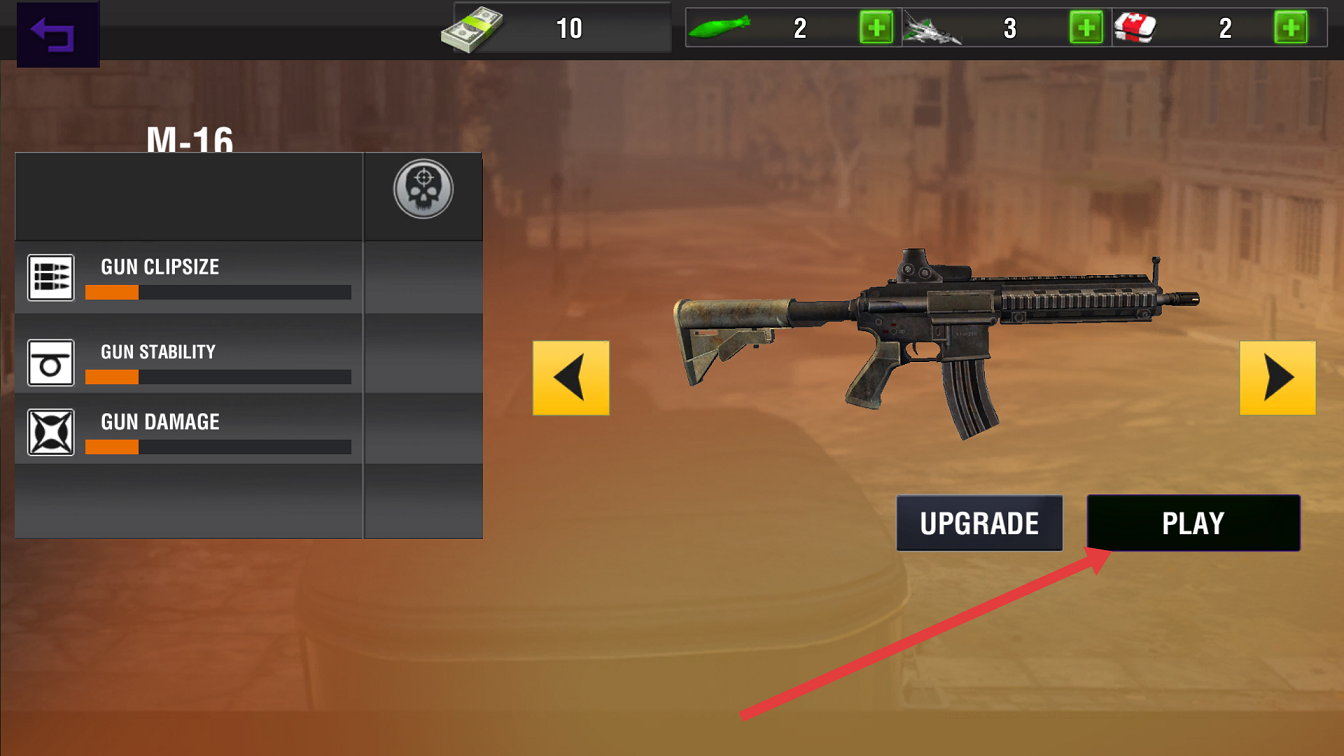Buy more jet airstrikes with the plus button

click(x=1086, y=28)
